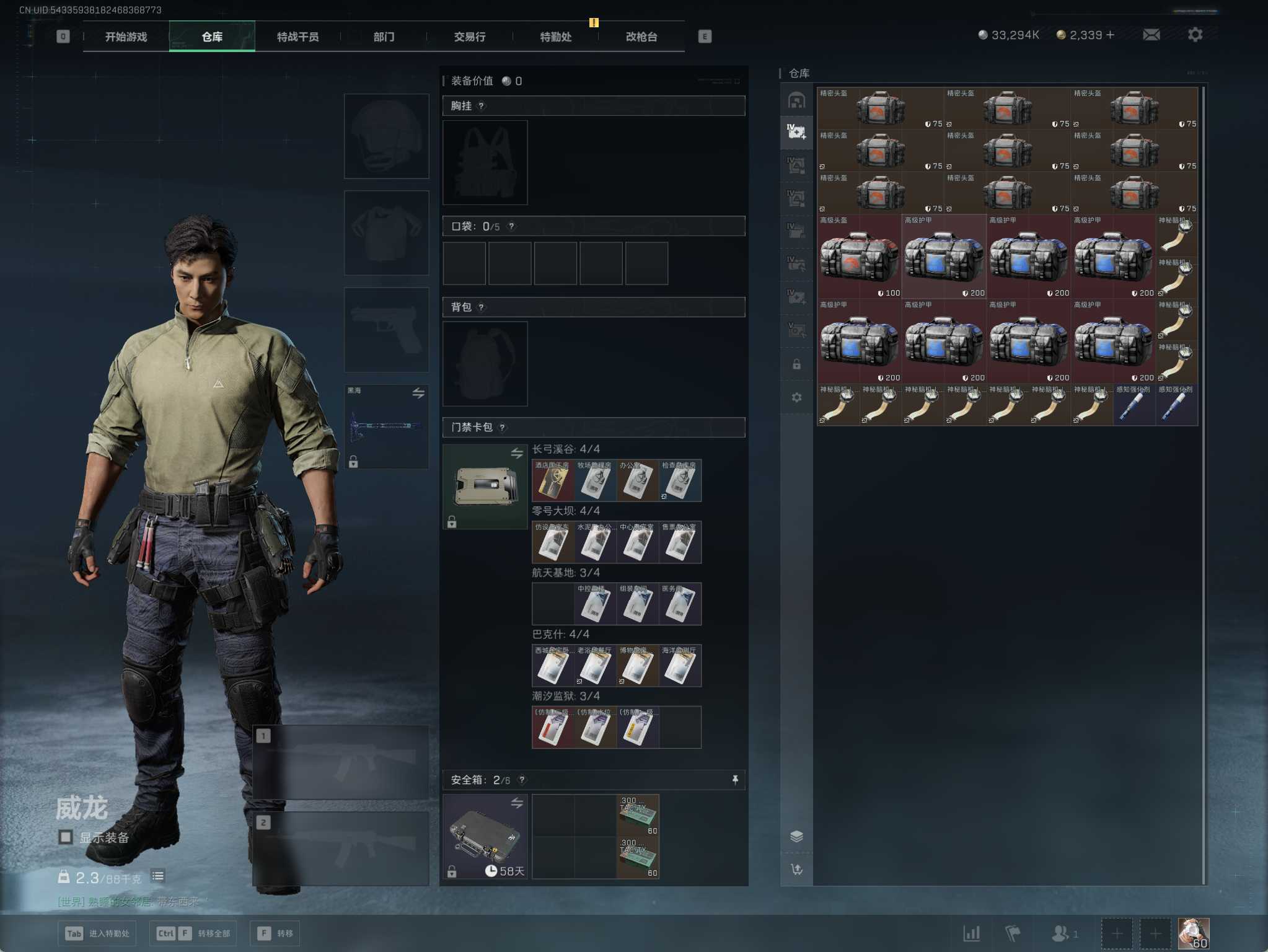Toggle the 显示装备 checkbox
The image size is (1268, 952).
point(66,837)
